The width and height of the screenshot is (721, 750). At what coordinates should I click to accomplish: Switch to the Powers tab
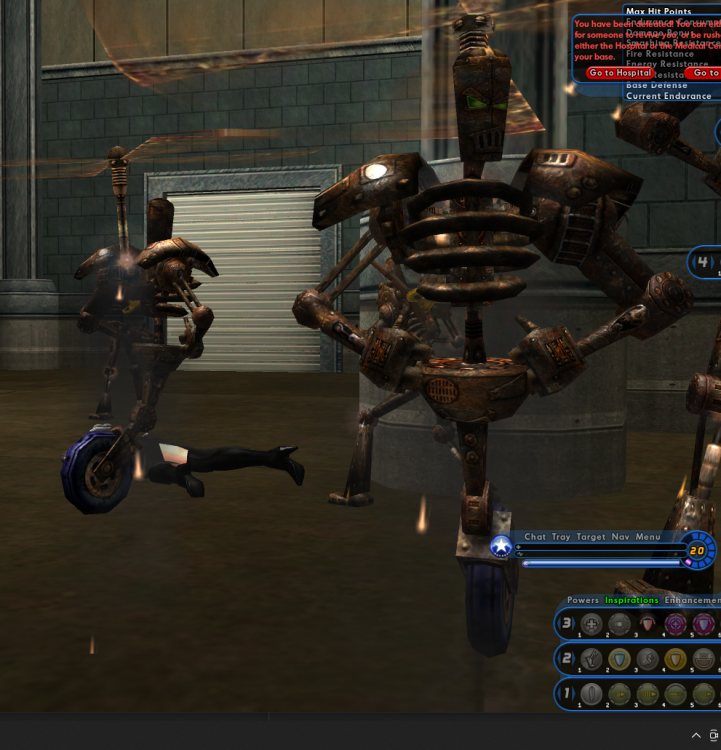point(583,600)
